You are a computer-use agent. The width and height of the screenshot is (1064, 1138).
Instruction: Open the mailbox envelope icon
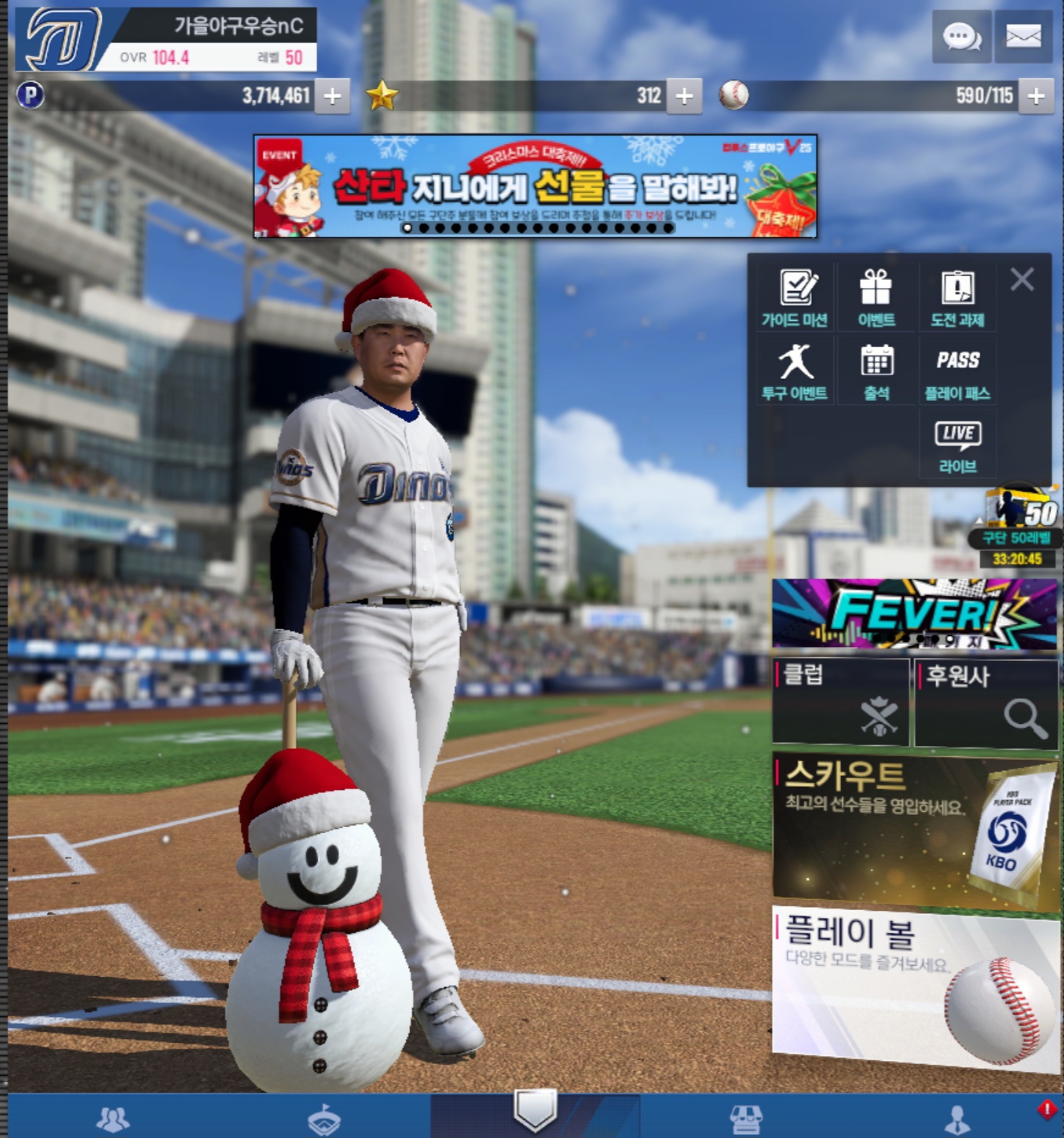tap(1023, 36)
